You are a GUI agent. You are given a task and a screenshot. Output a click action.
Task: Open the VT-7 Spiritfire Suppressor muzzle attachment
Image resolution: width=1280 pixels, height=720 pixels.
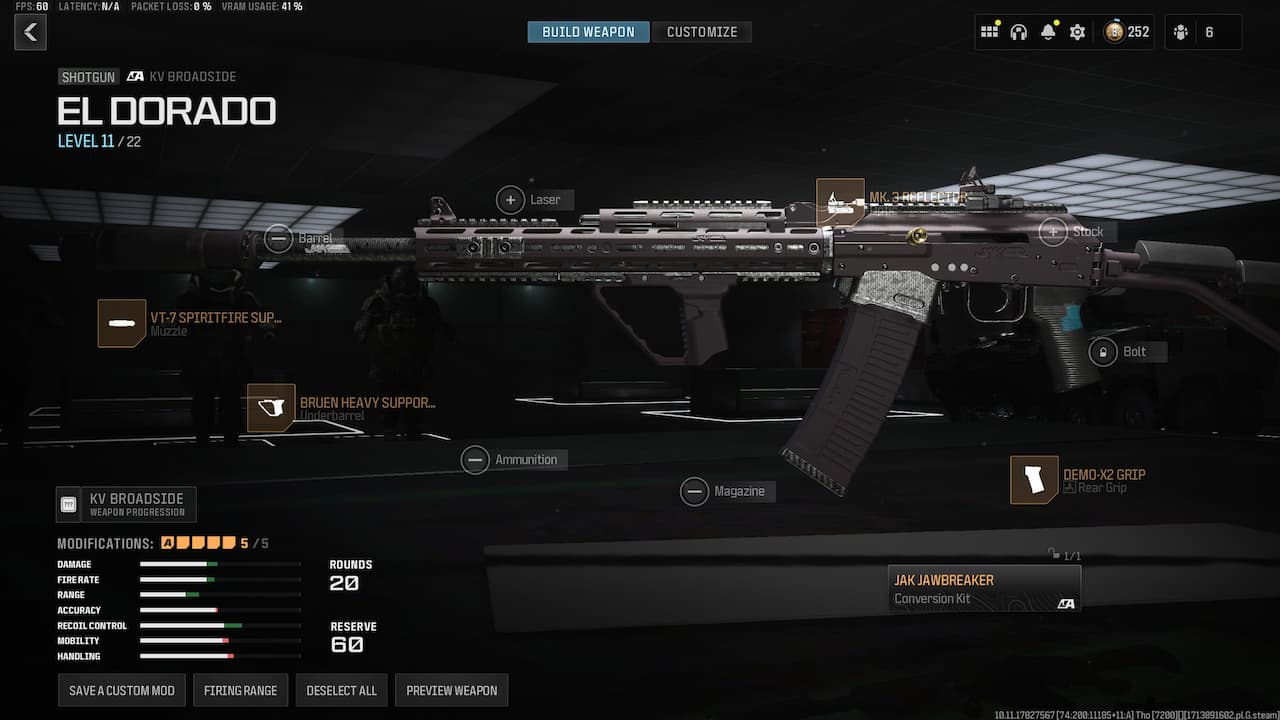(x=122, y=322)
